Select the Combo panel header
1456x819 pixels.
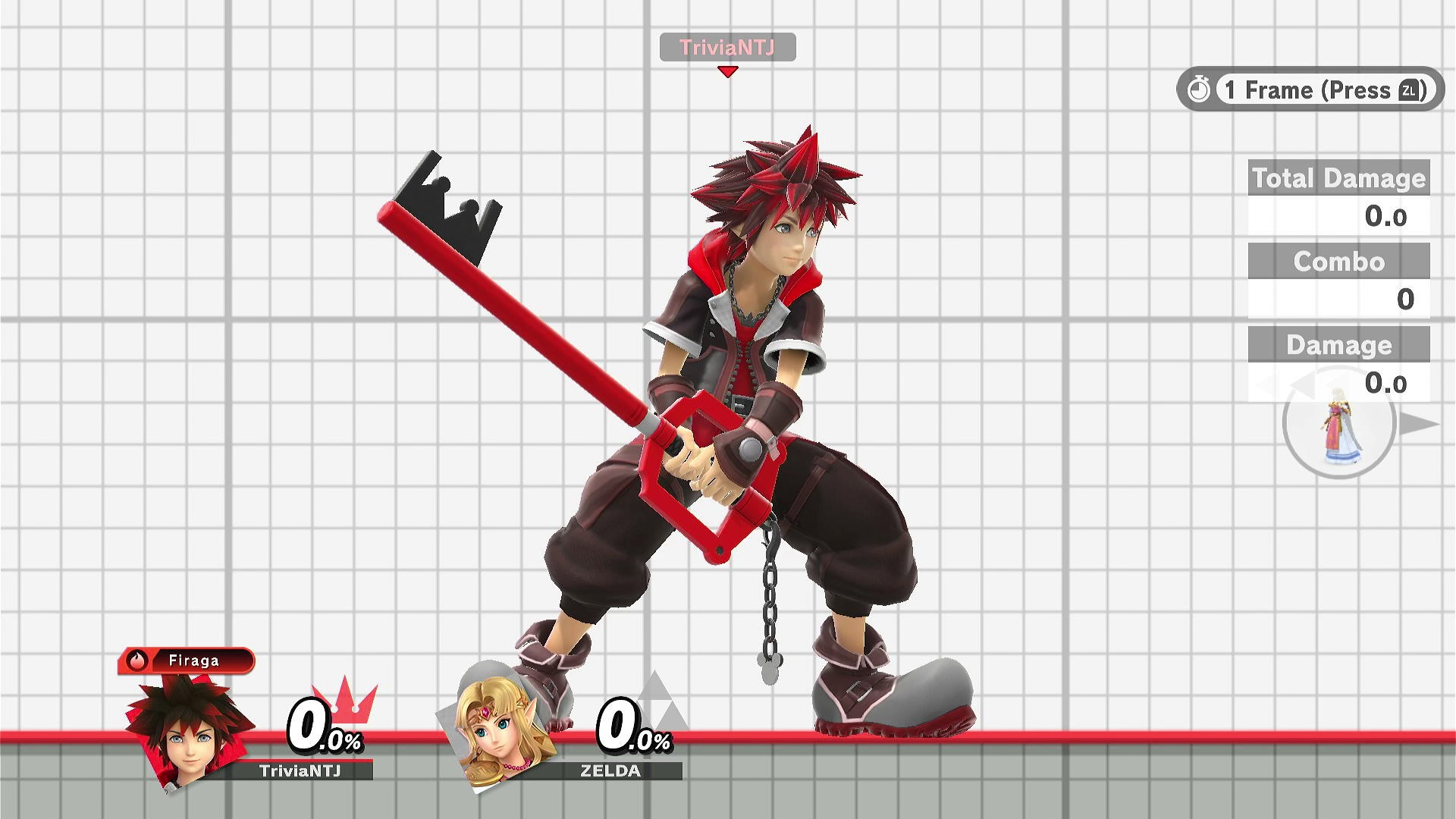(1338, 262)
